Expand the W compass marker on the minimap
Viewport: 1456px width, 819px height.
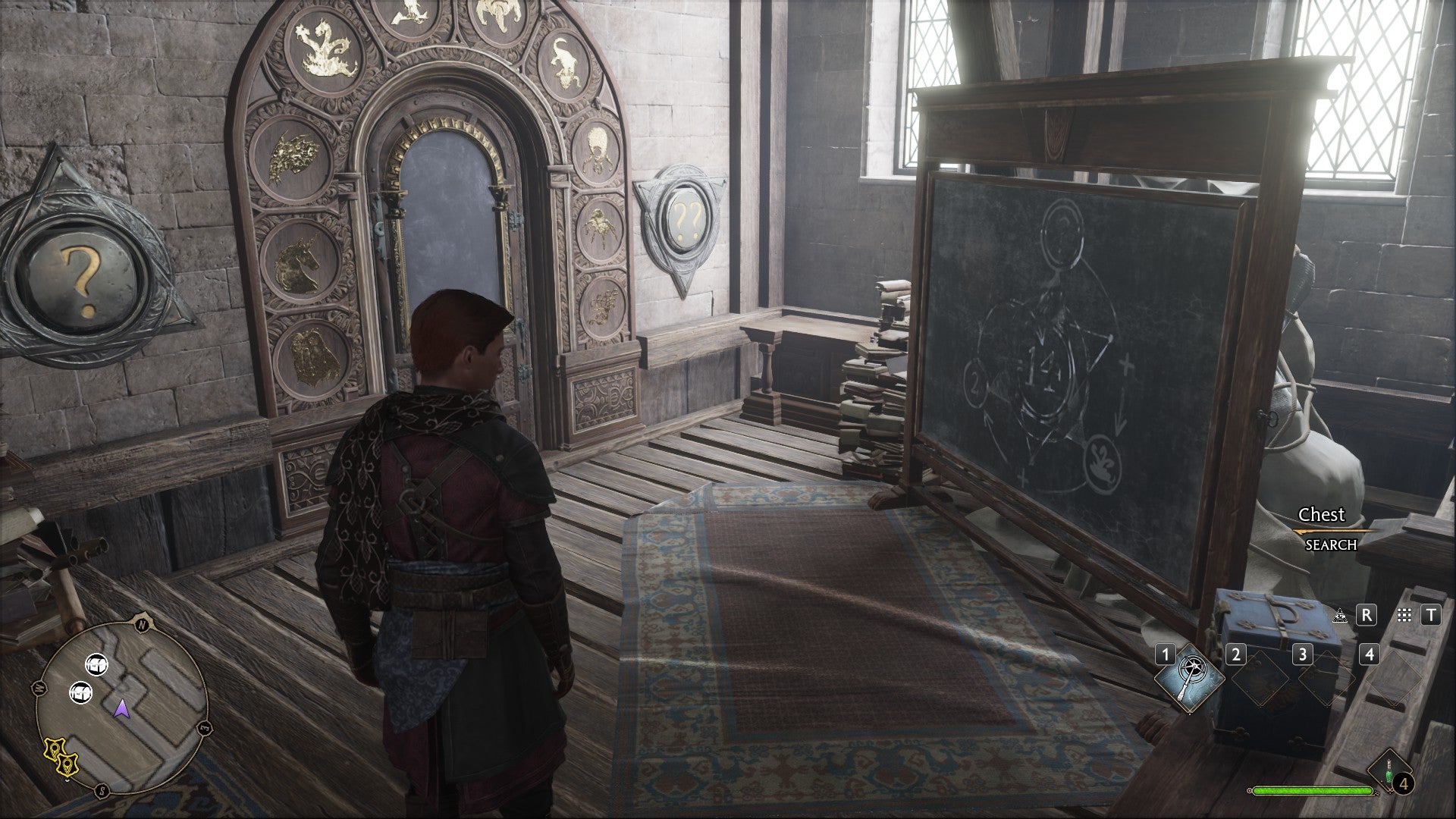(39, 688)
